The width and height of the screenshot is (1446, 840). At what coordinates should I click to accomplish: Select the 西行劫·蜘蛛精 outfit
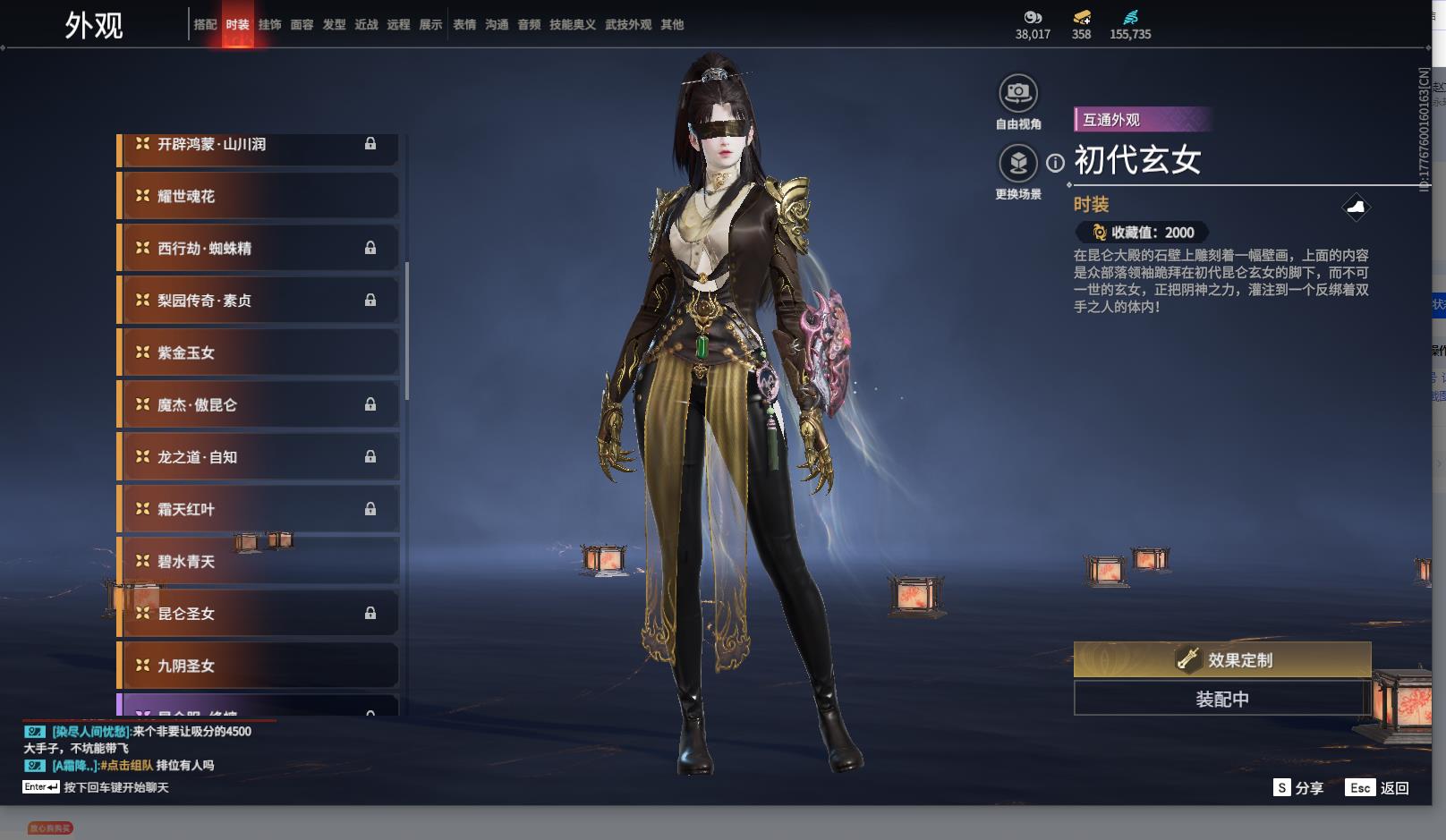(259, 249)
